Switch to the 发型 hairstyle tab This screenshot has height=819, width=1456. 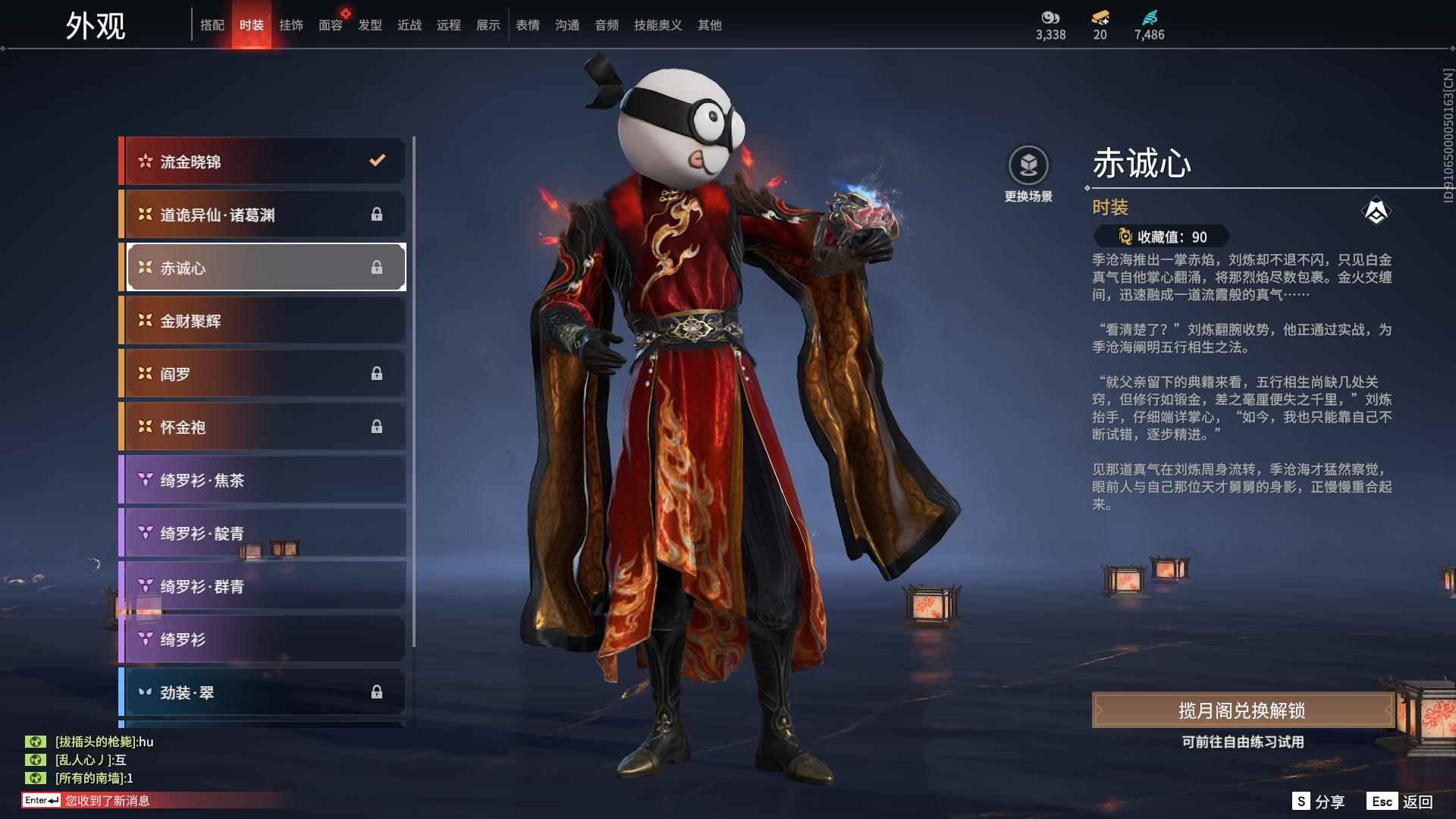click(369, 24)
